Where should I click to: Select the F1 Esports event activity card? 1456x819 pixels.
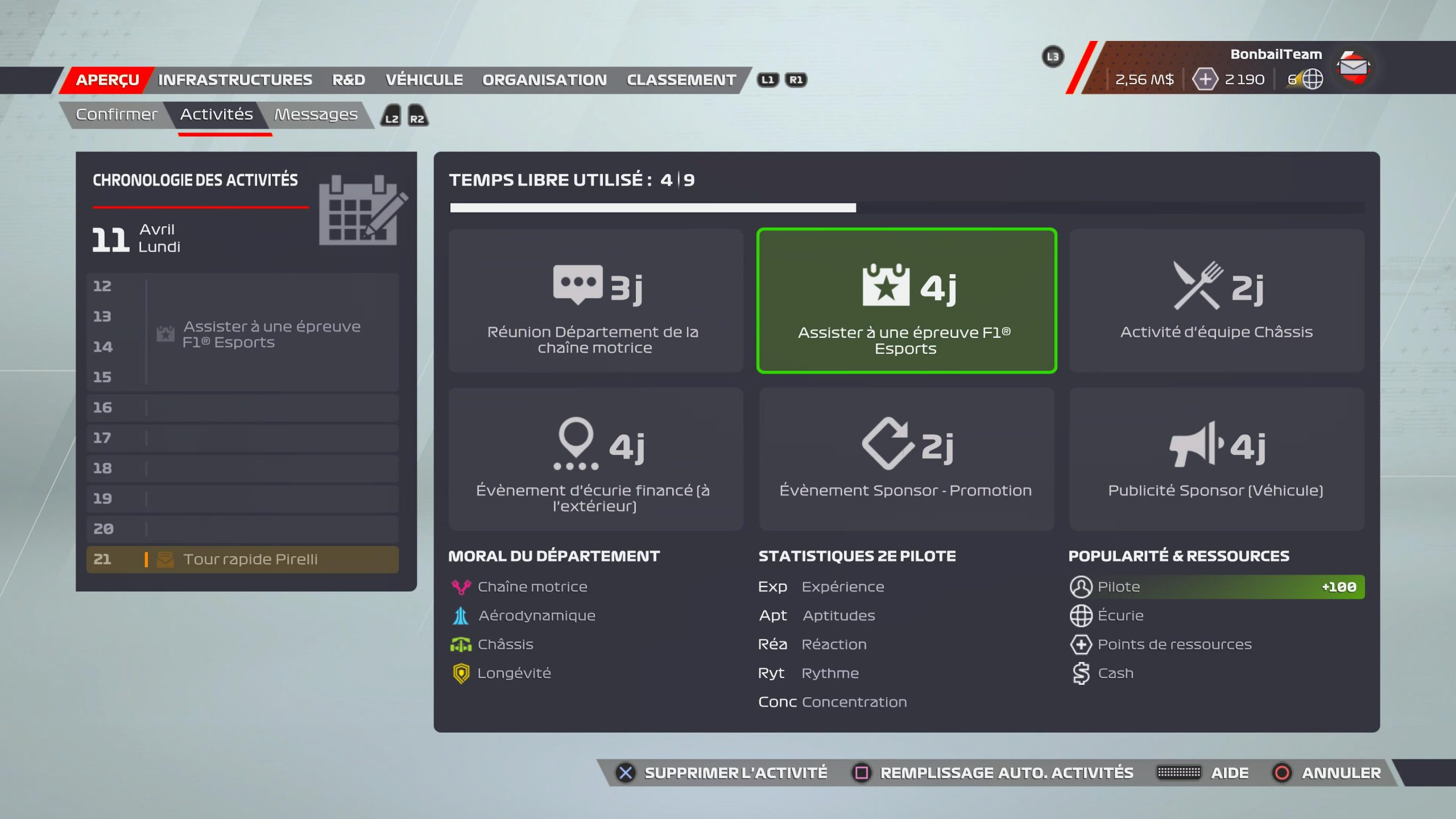(x=906, y=301)
